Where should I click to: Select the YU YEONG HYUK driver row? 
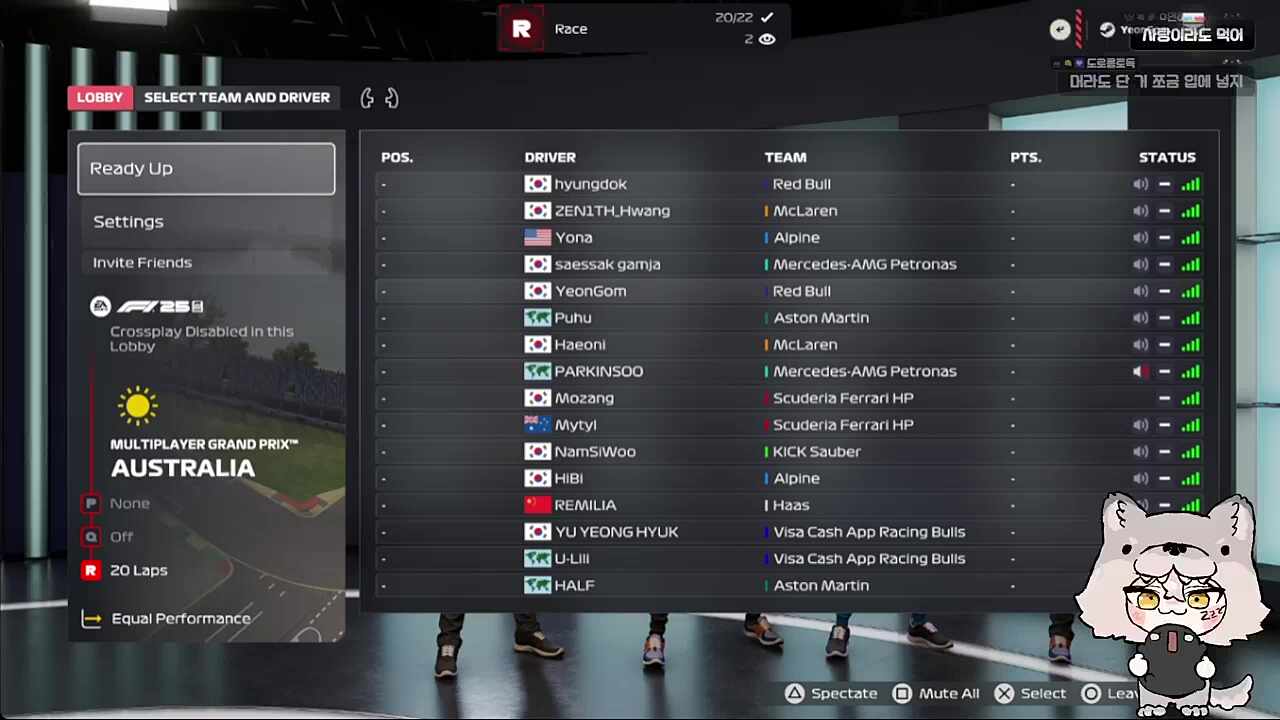(x=616, y=532)
